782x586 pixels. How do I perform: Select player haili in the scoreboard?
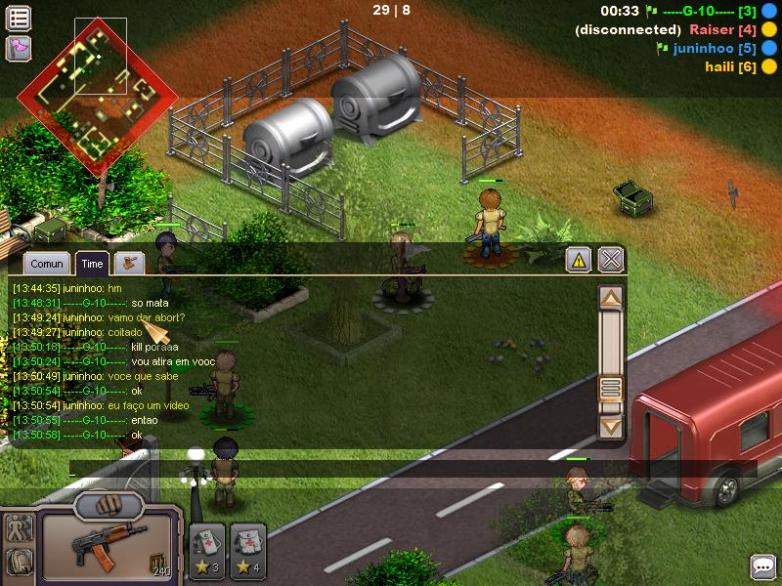click(730, 67)
